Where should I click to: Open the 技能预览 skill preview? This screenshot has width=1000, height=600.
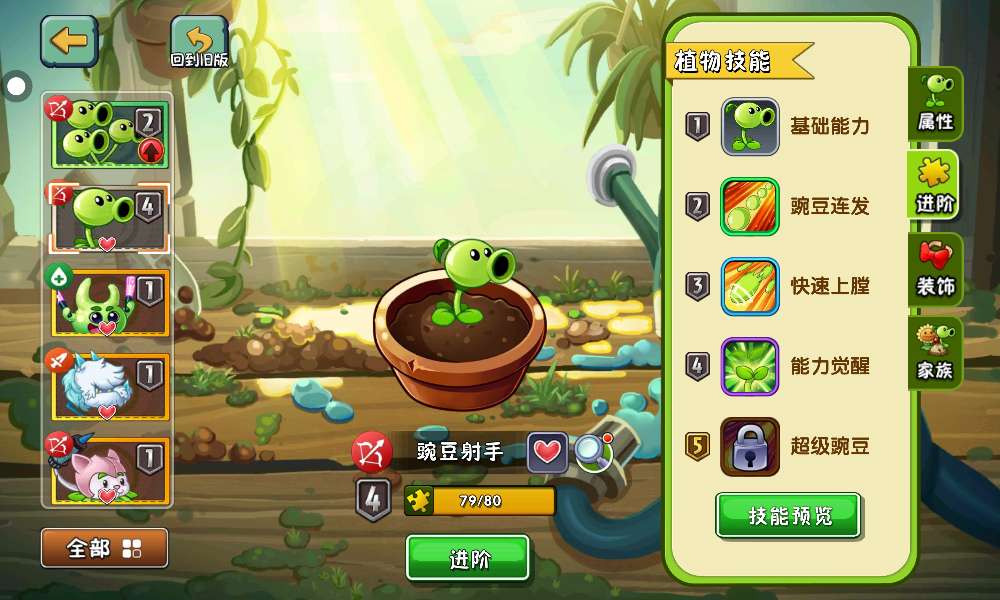[x=788, y=516]
